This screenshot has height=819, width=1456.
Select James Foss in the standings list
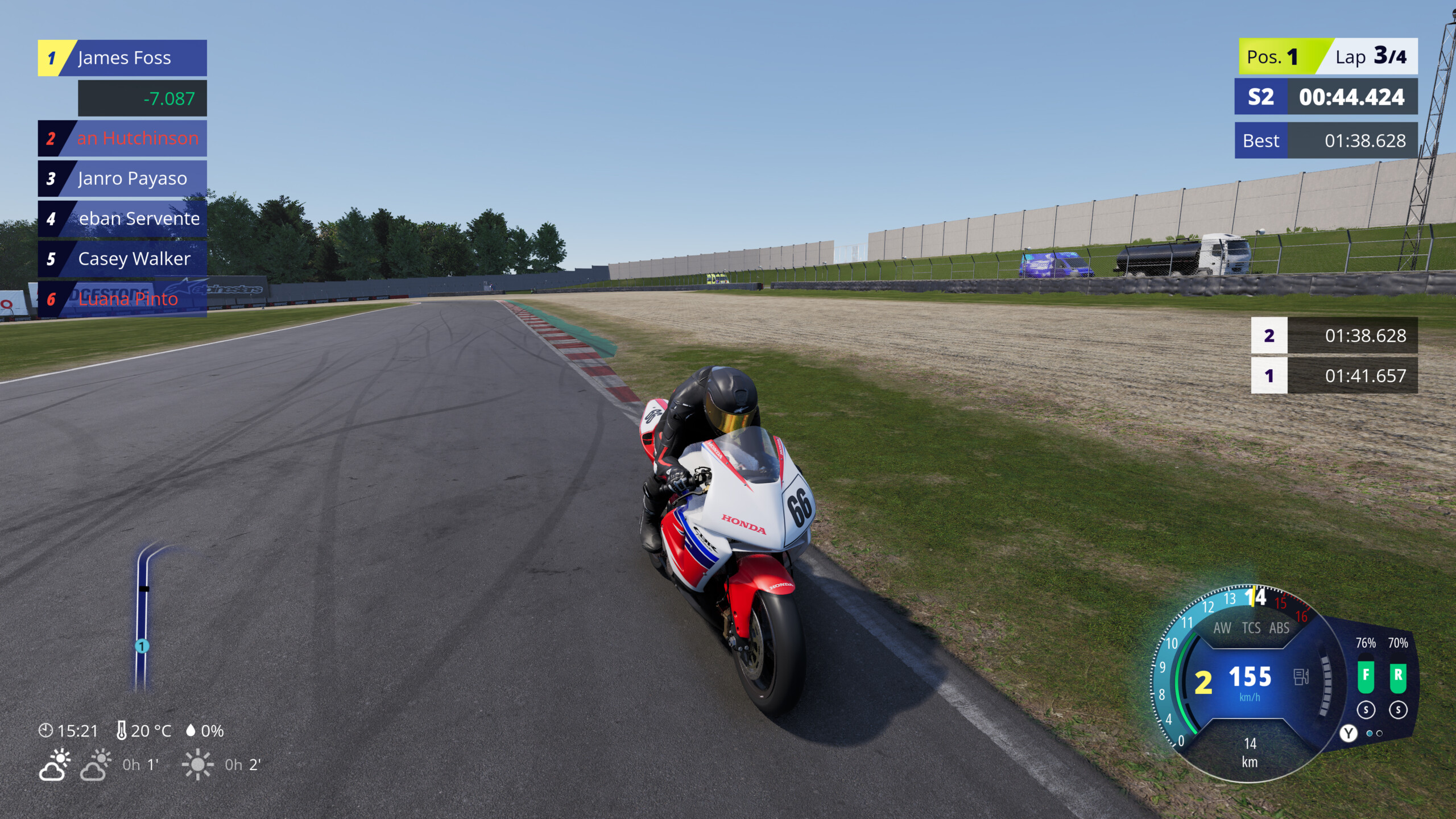tap(124, 57)
